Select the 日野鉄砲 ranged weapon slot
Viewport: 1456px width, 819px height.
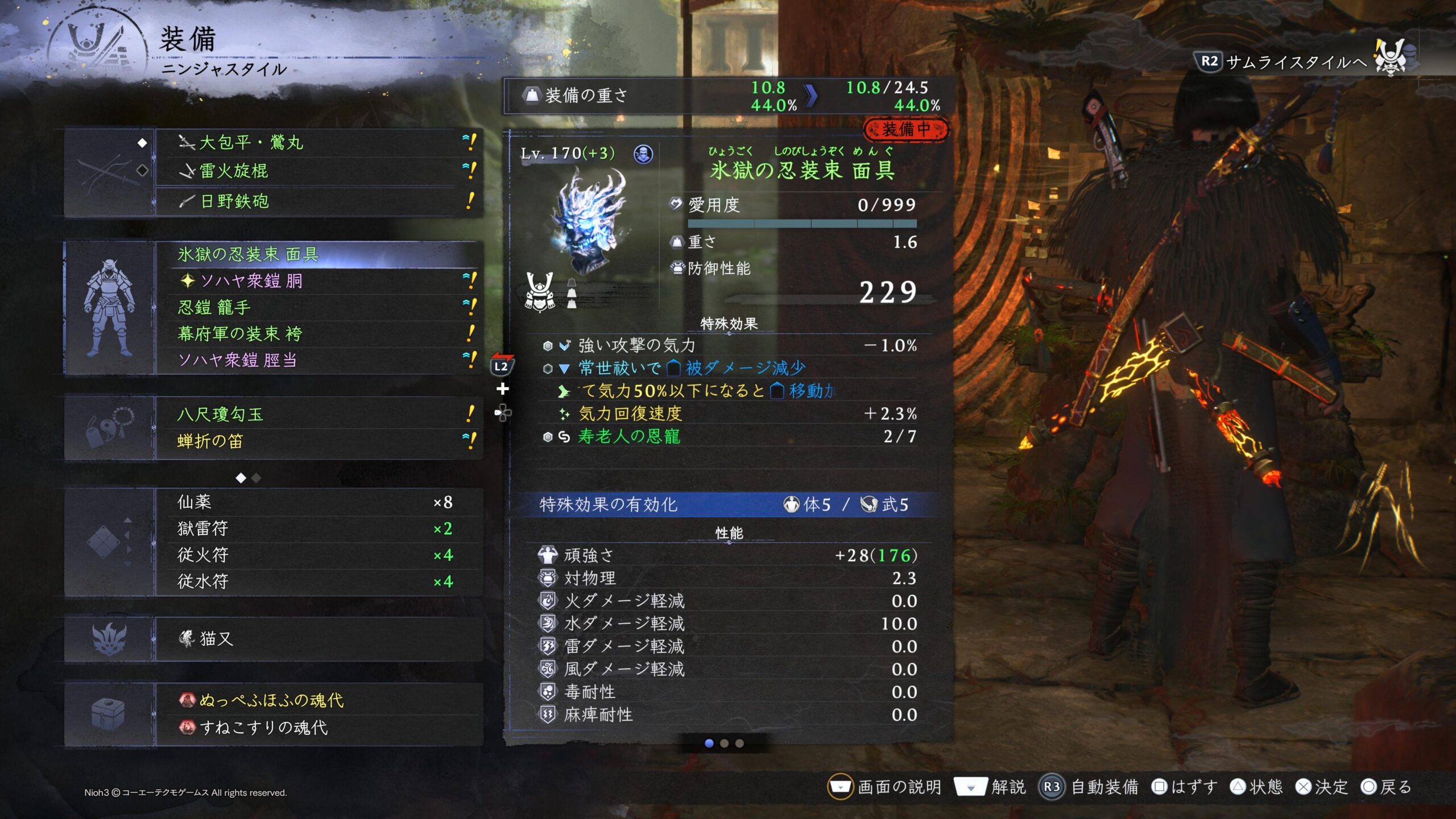[318, 201]
